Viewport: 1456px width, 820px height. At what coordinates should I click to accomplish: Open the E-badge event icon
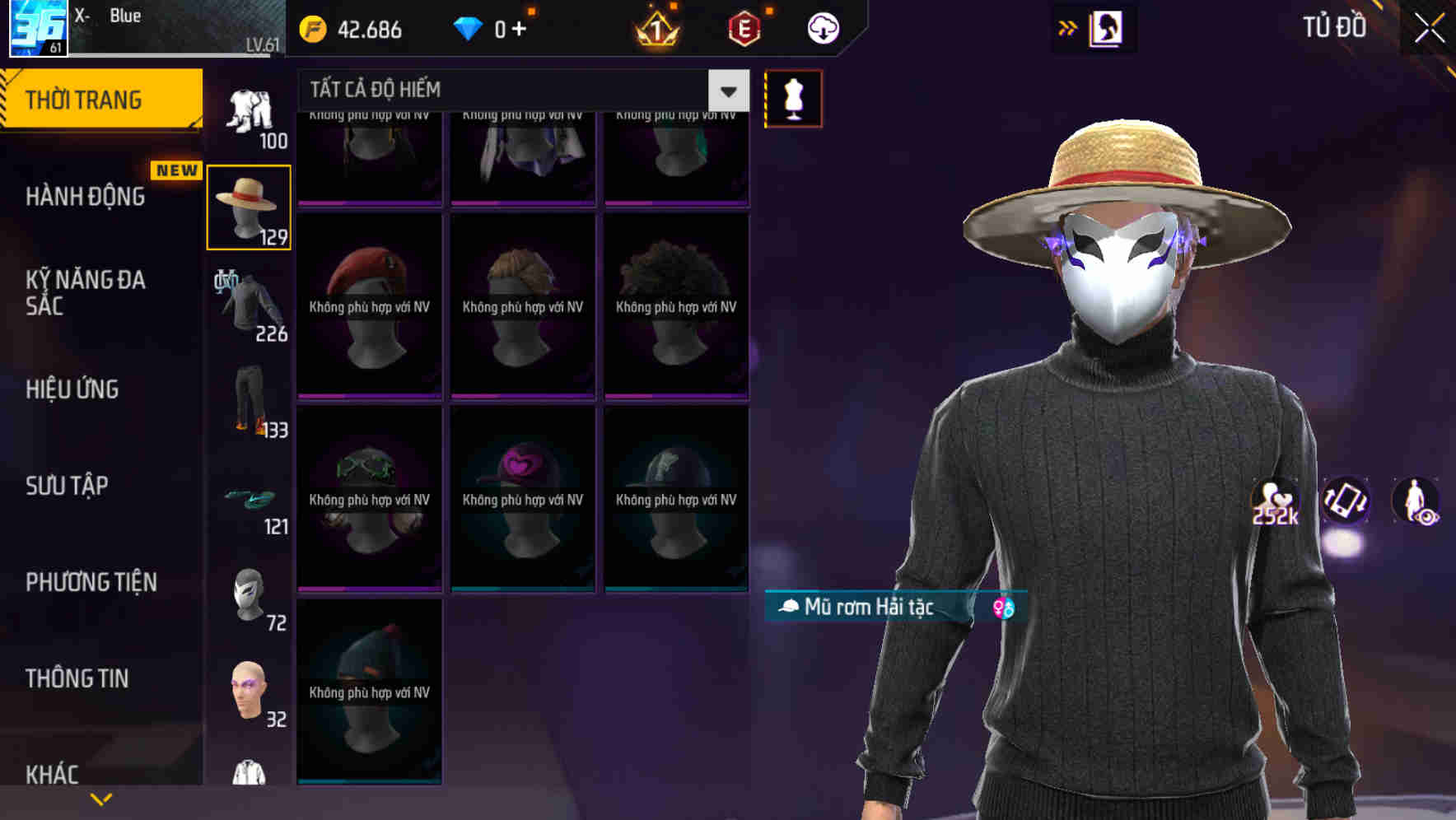pyautogui.click(x=744, y=28)
